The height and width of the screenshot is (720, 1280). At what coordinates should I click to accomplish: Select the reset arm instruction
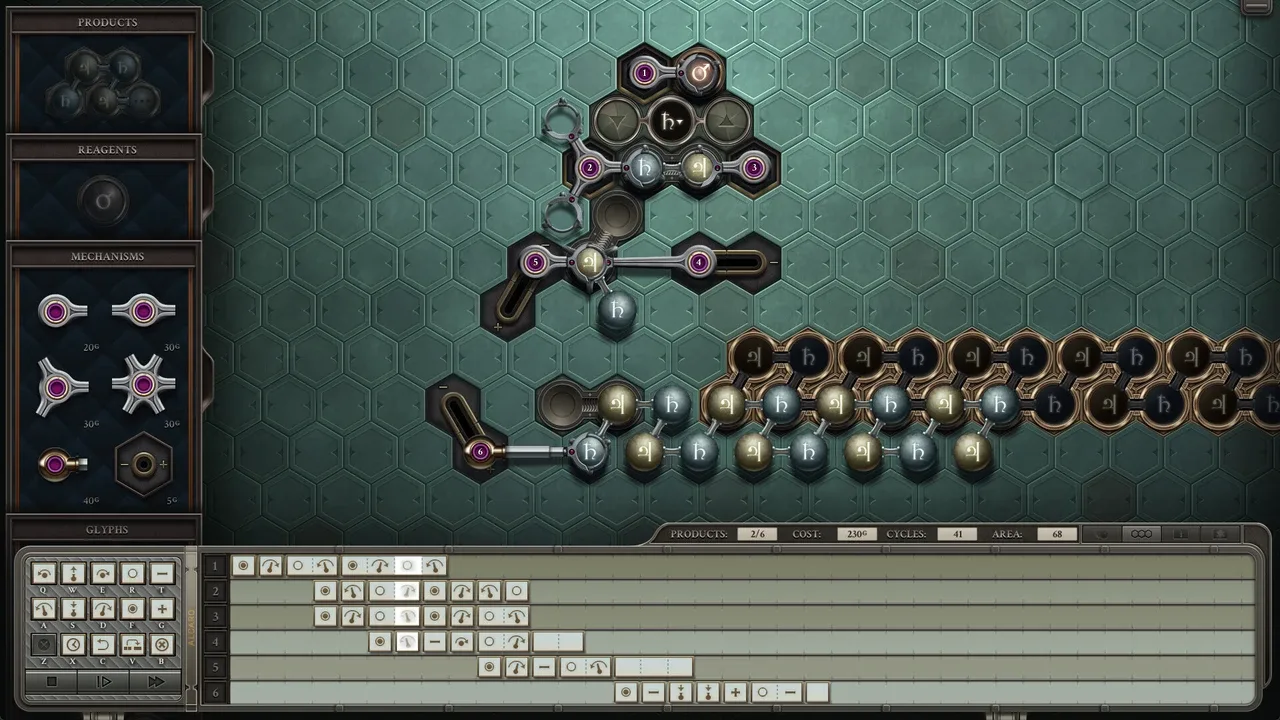[x=103, y=645]
